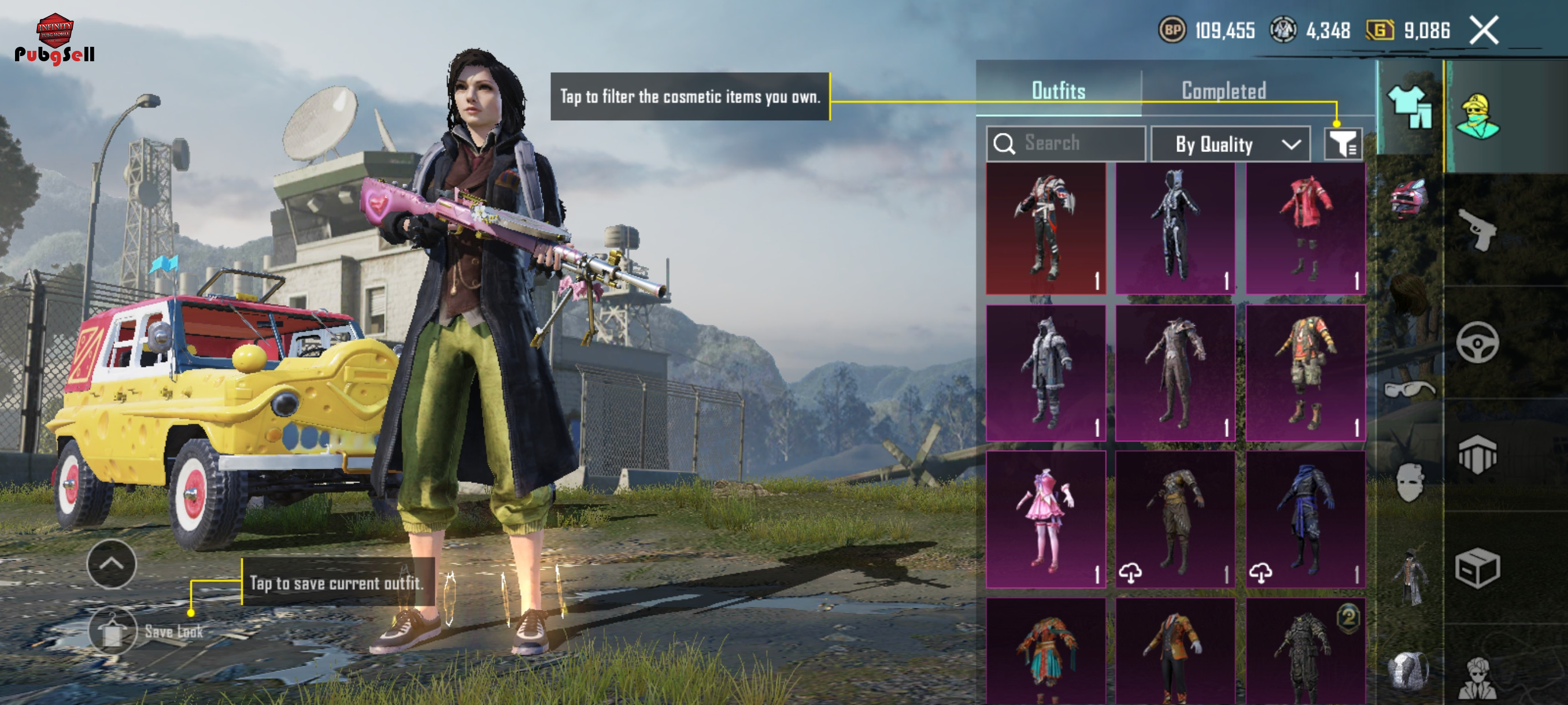Open the By Quality sort dropdown
Viewport: 1568px width, 705px height.
1230,144
